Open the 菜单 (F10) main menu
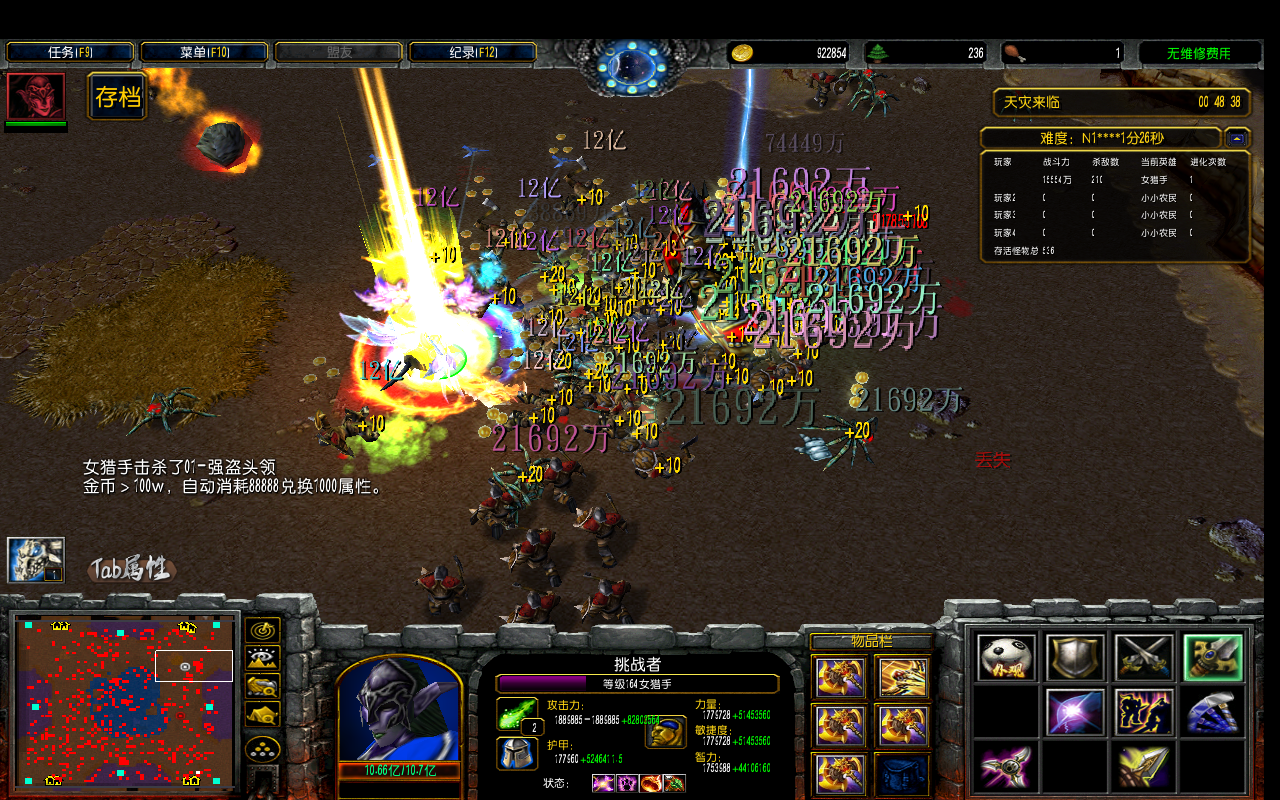This screenshot has height=800, width=1280. [204, 52]
